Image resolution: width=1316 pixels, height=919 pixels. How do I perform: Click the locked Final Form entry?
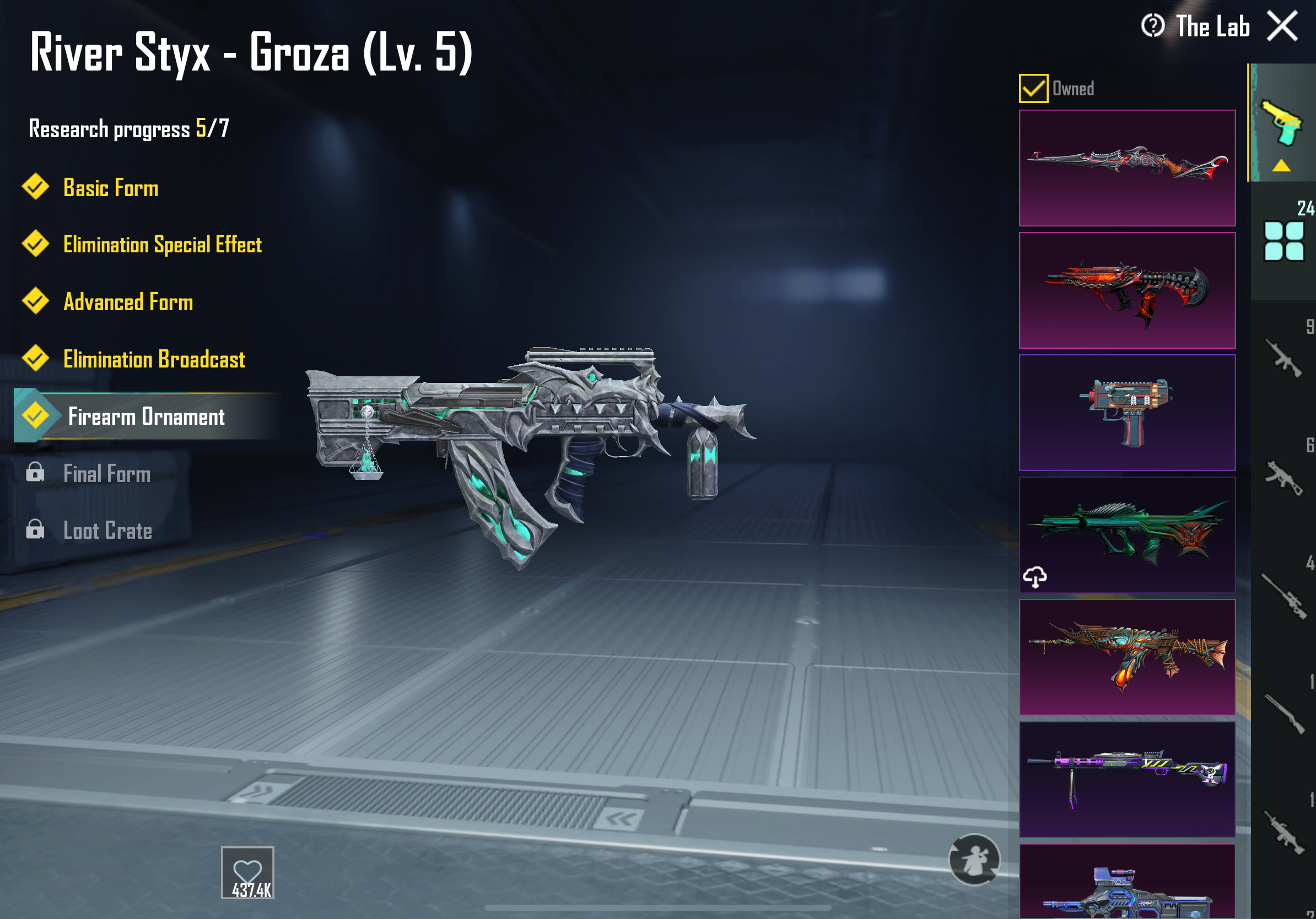tap(106, 474)
